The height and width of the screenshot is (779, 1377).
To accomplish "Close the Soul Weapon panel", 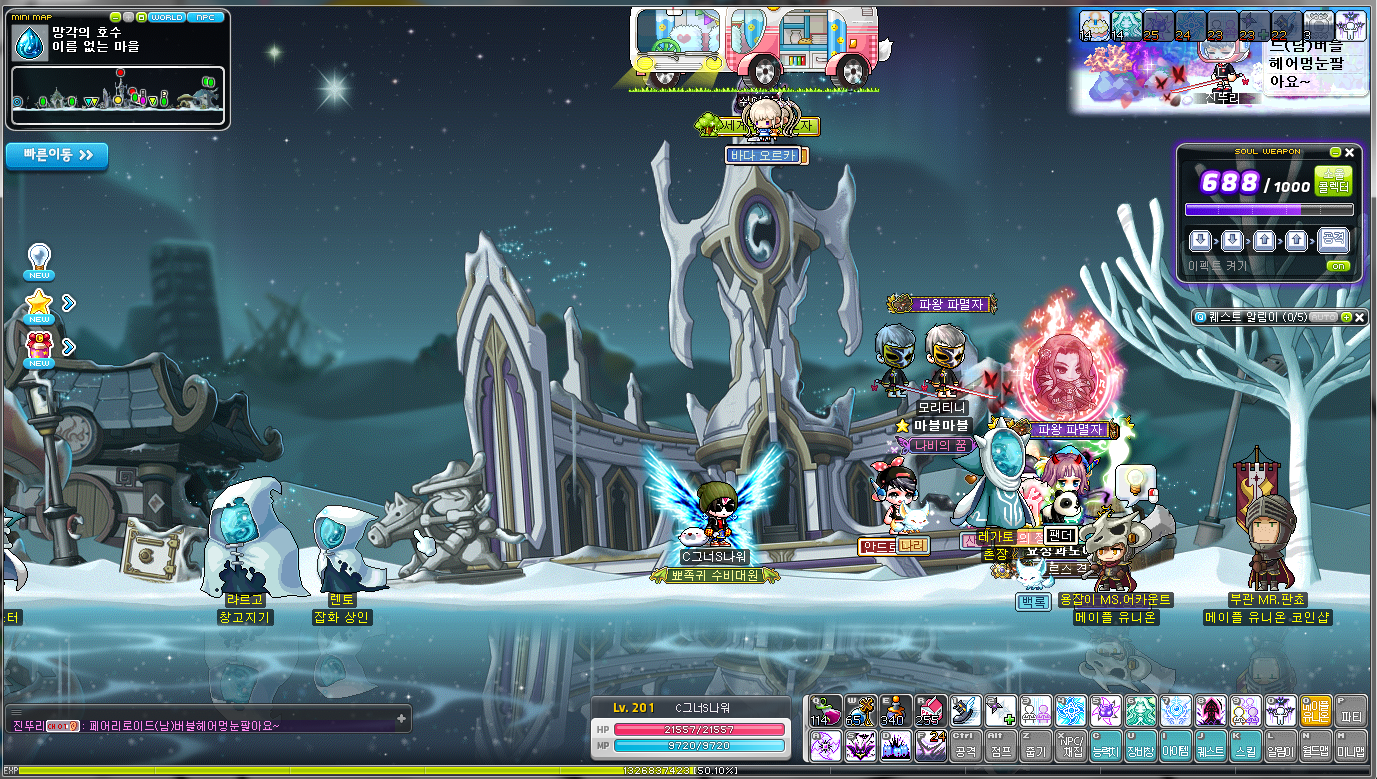I will pos(1349,152).
